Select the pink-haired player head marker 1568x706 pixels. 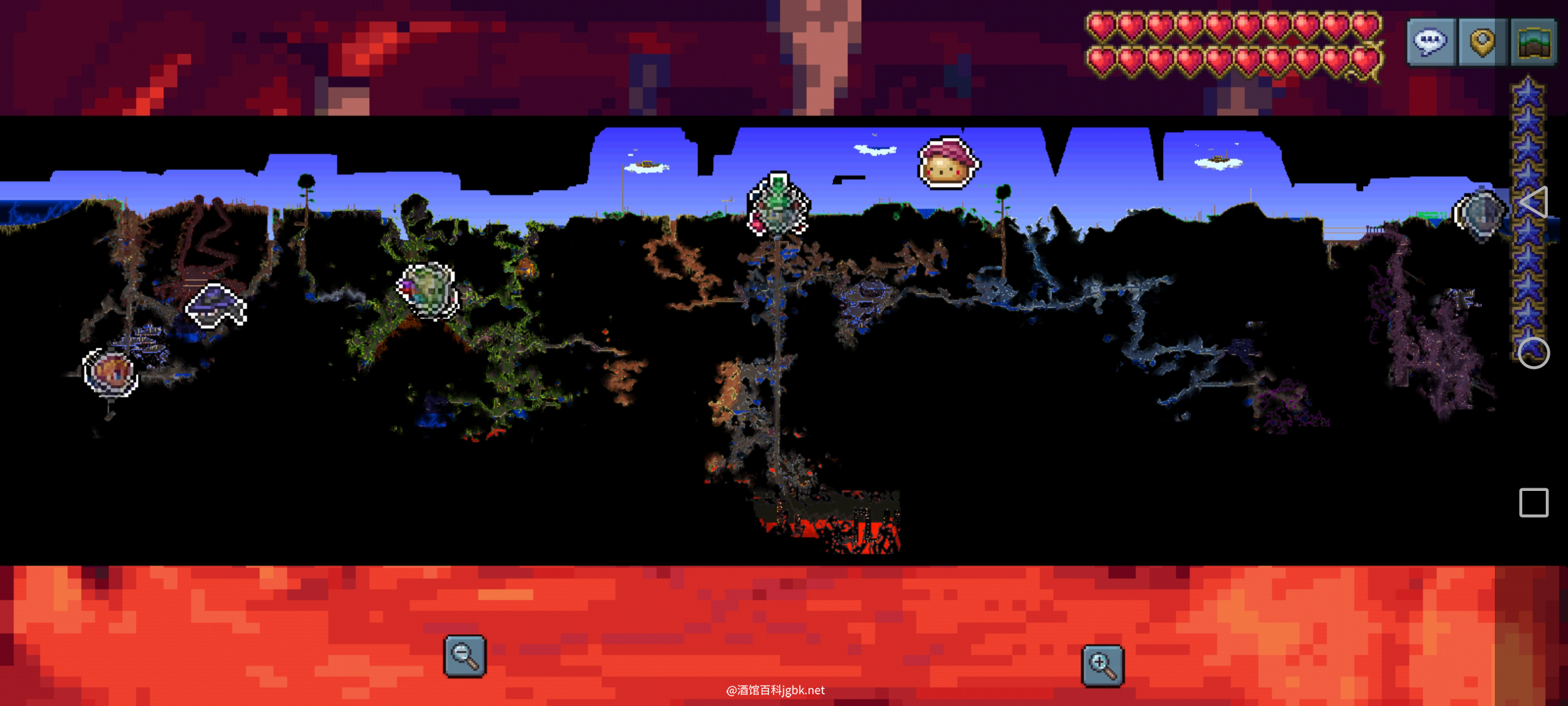tap(947, 163)
